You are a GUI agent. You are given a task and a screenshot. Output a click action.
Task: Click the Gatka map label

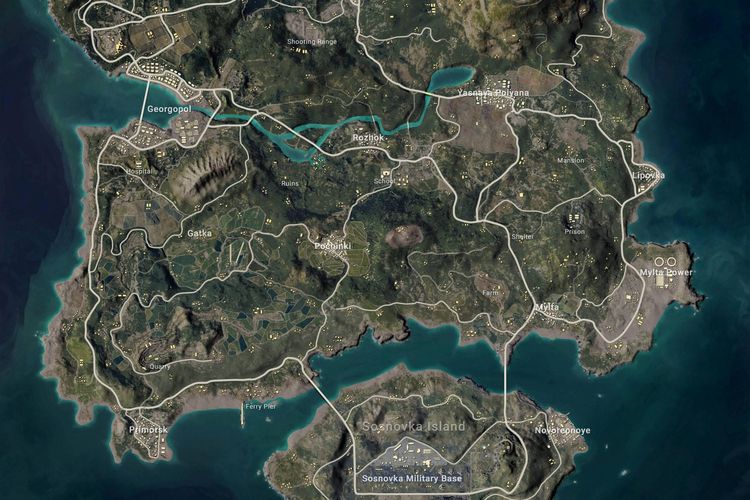point(199,233)
